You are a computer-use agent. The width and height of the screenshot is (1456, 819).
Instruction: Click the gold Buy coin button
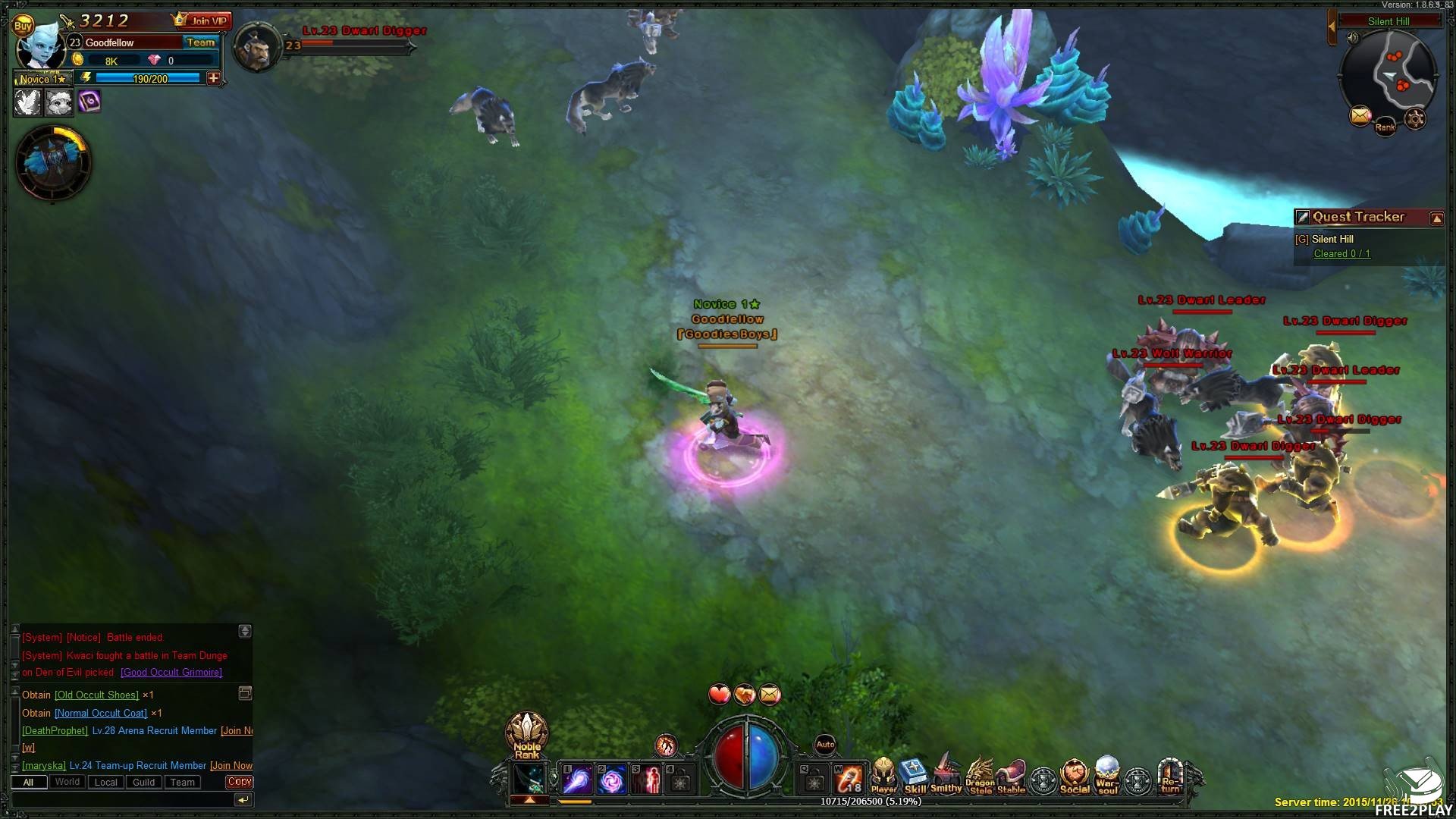[x=23, y=26]
